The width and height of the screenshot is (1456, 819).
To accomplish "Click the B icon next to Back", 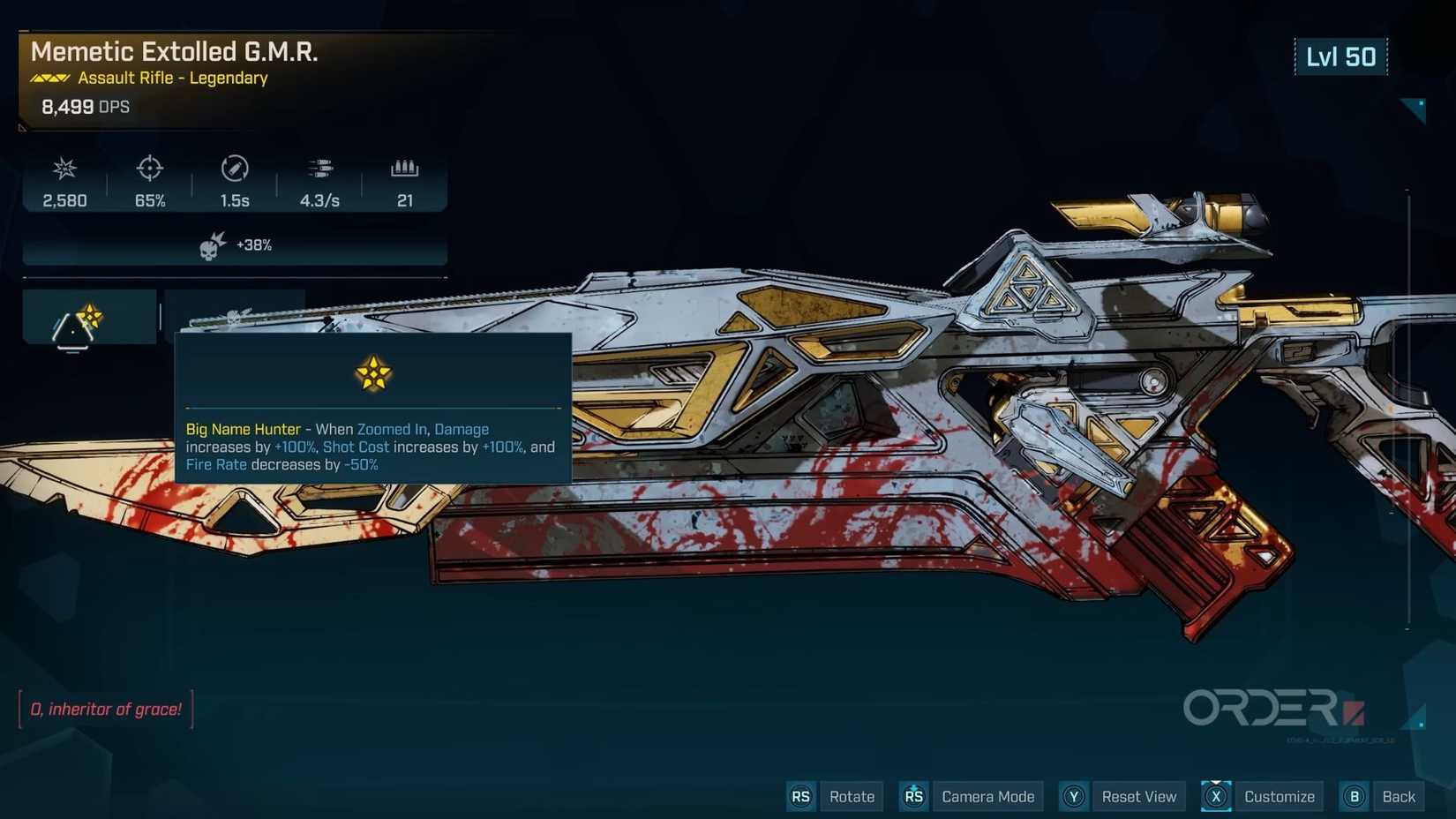I will point(1354,796).
